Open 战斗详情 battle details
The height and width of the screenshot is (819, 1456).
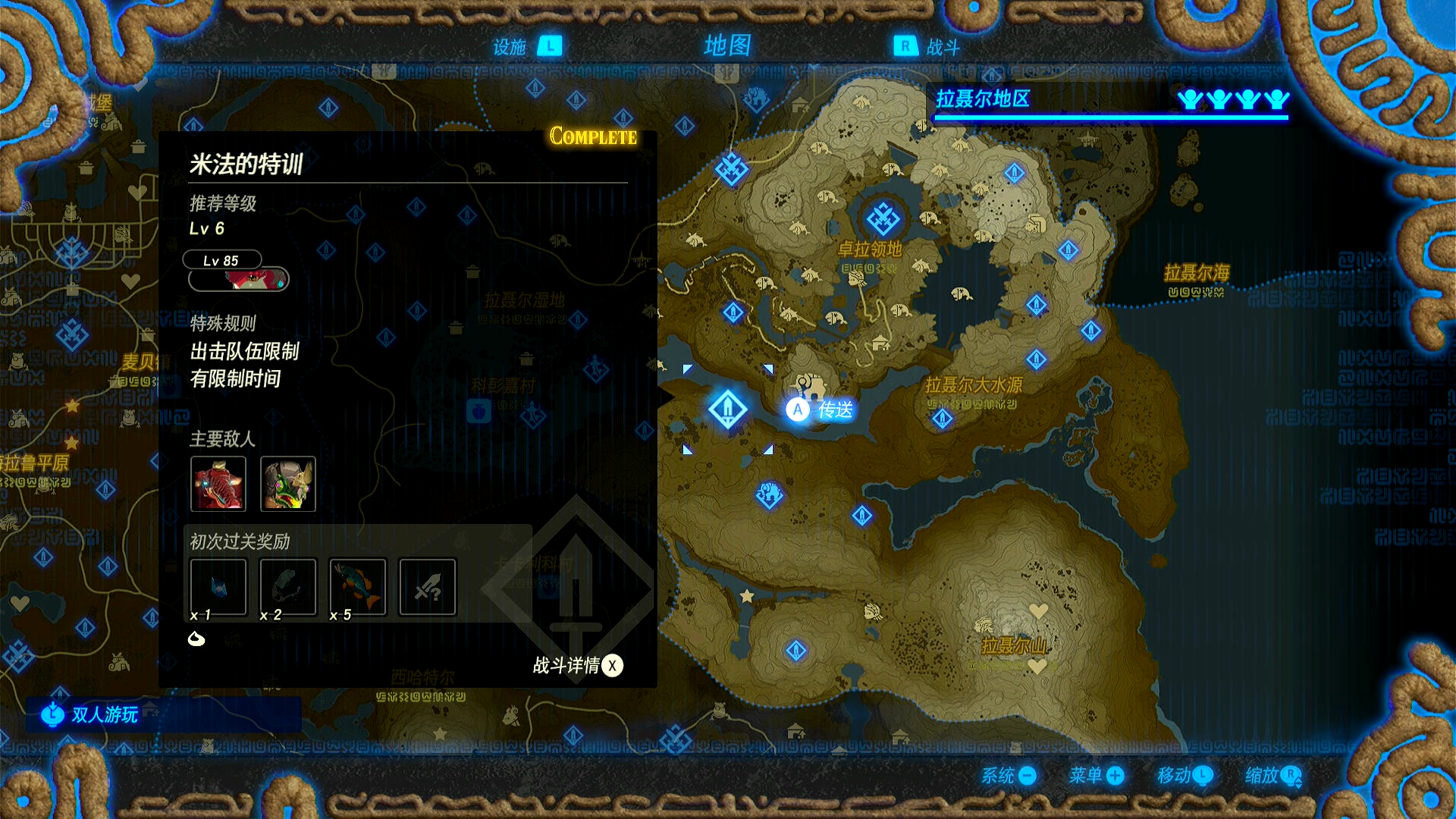click(578, 666)
